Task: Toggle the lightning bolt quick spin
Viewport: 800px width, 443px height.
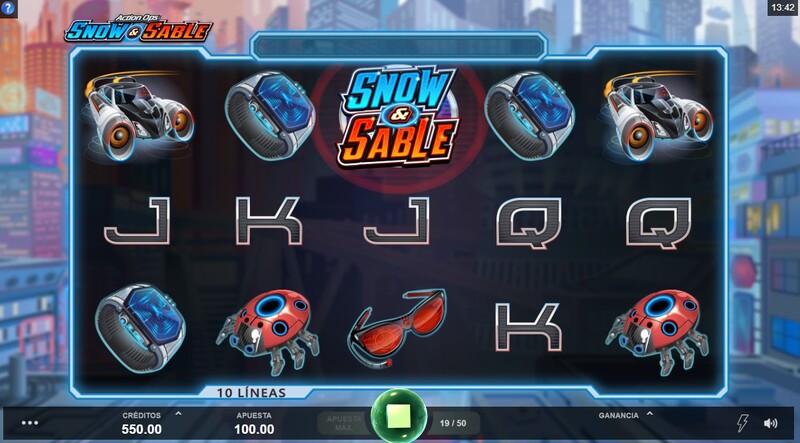Action: [743, 423]
